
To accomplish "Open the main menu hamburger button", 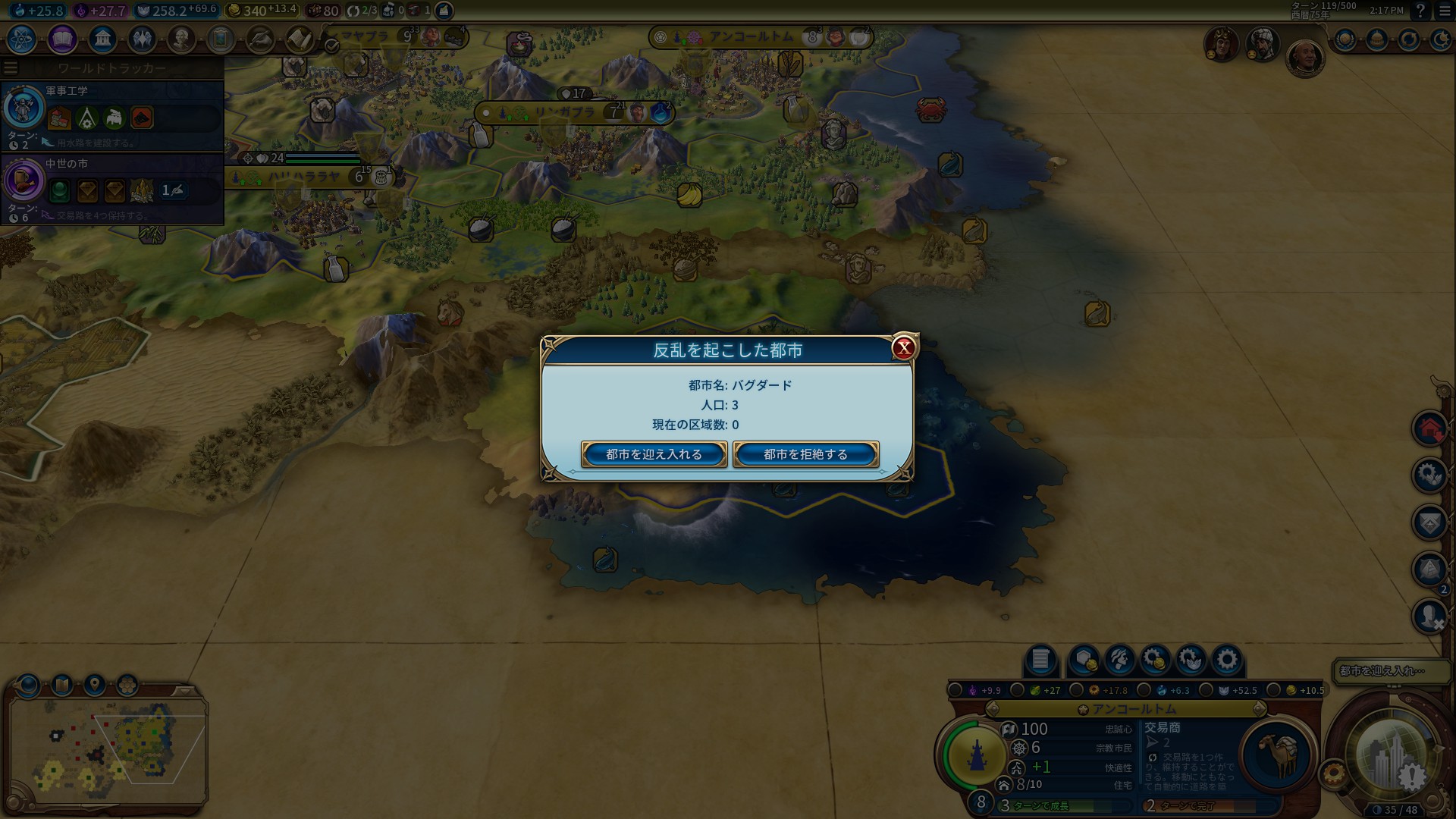I will pos(1445,11).
